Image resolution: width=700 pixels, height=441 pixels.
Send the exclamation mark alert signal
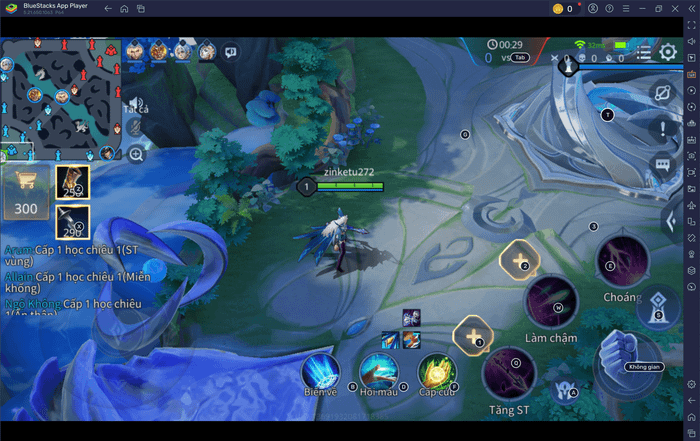pos(662,128)
